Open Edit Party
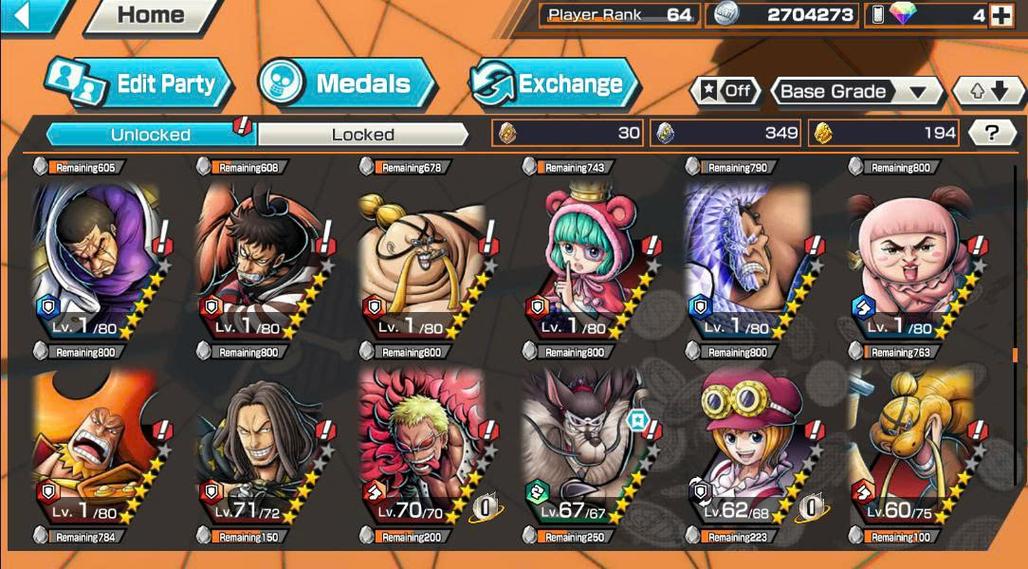This screenshot has width=1028, height=569. (x=139, y=84)
